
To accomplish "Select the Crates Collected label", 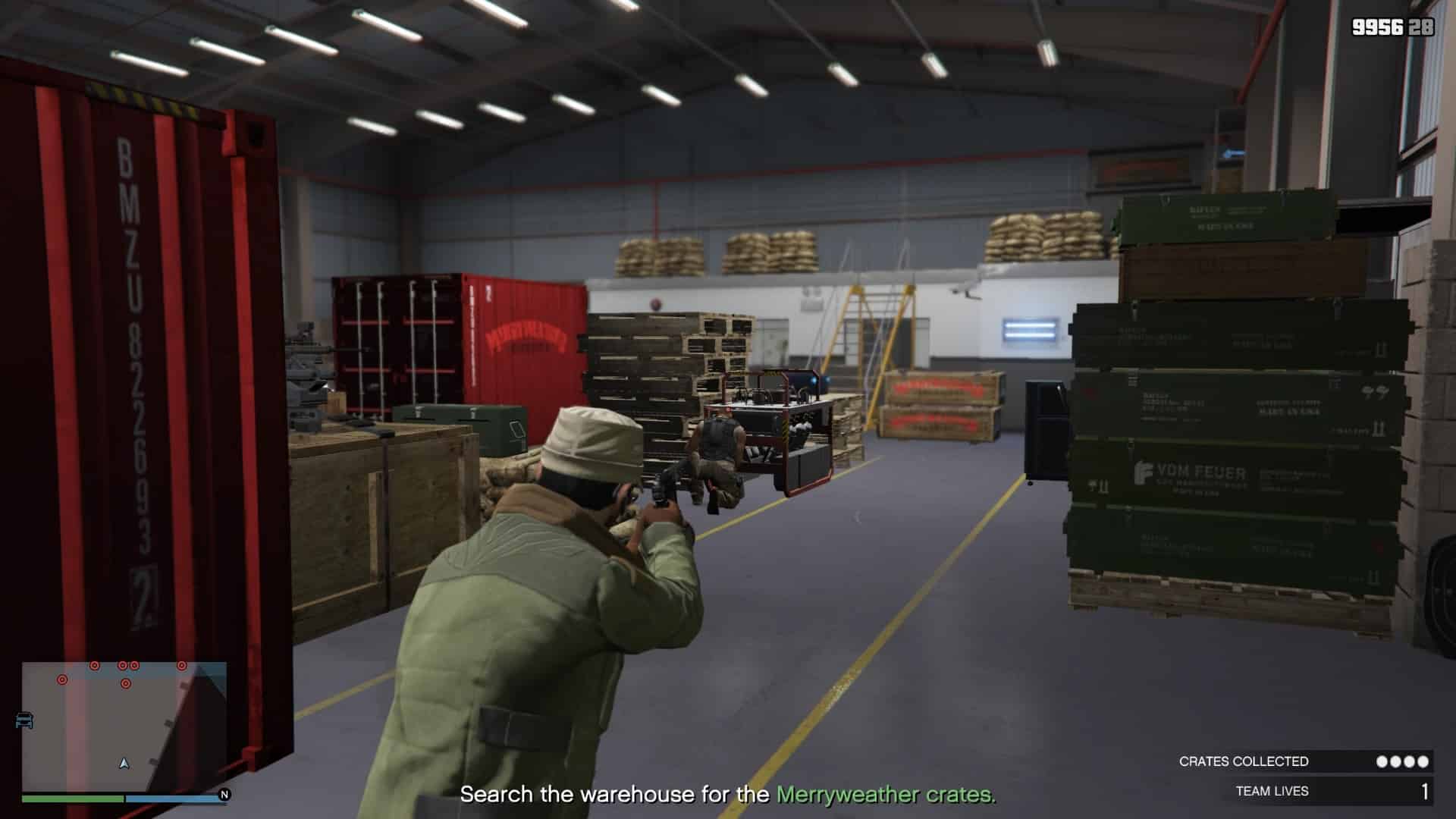I will [1244, 761].
